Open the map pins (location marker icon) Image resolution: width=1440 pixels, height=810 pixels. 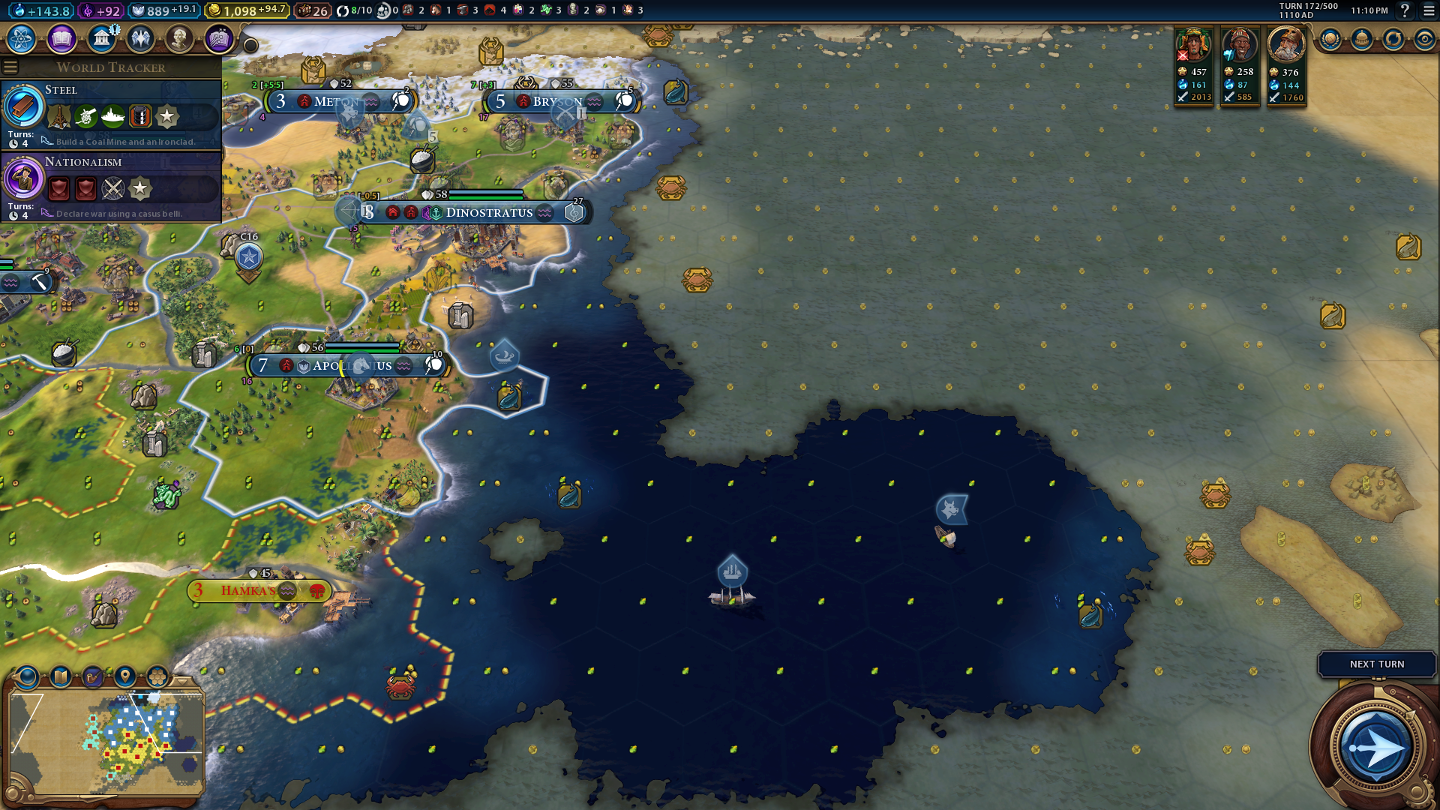point(125,677)
